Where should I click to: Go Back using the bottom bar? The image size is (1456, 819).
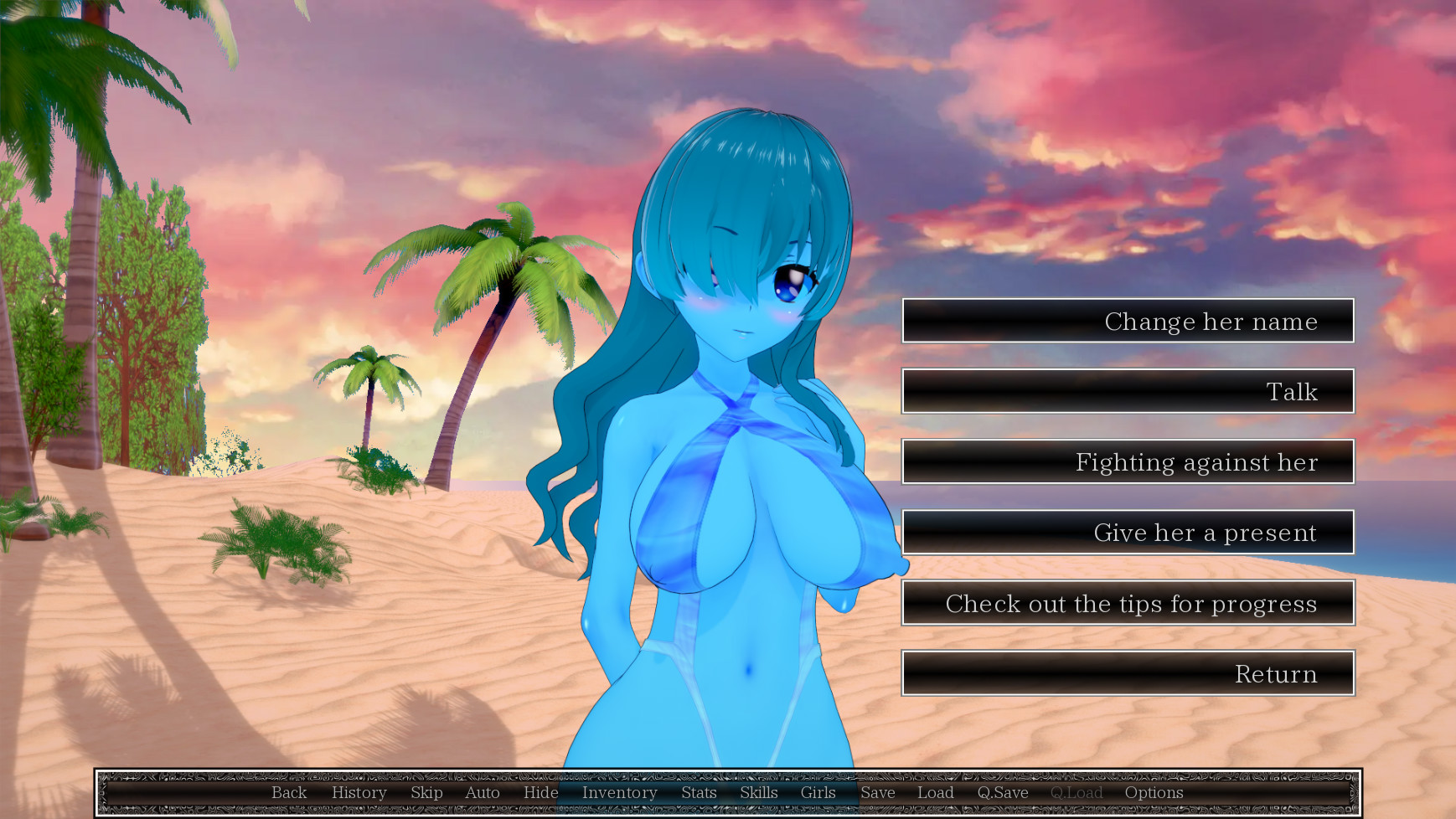289,793
